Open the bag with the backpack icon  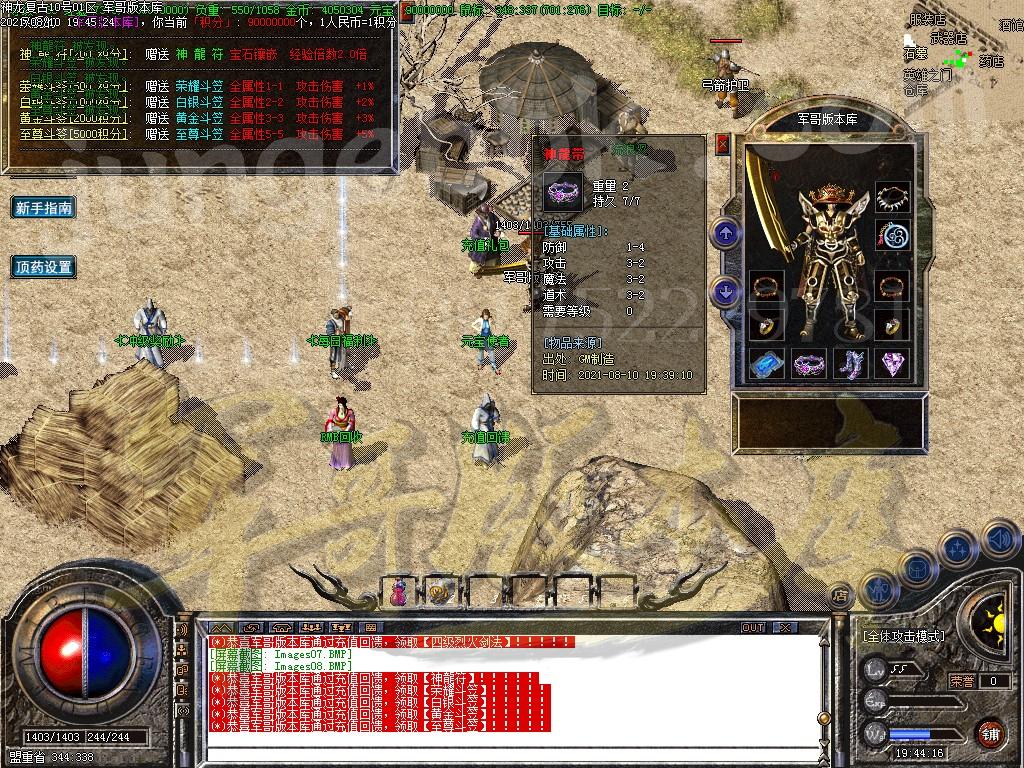[915, 569]
